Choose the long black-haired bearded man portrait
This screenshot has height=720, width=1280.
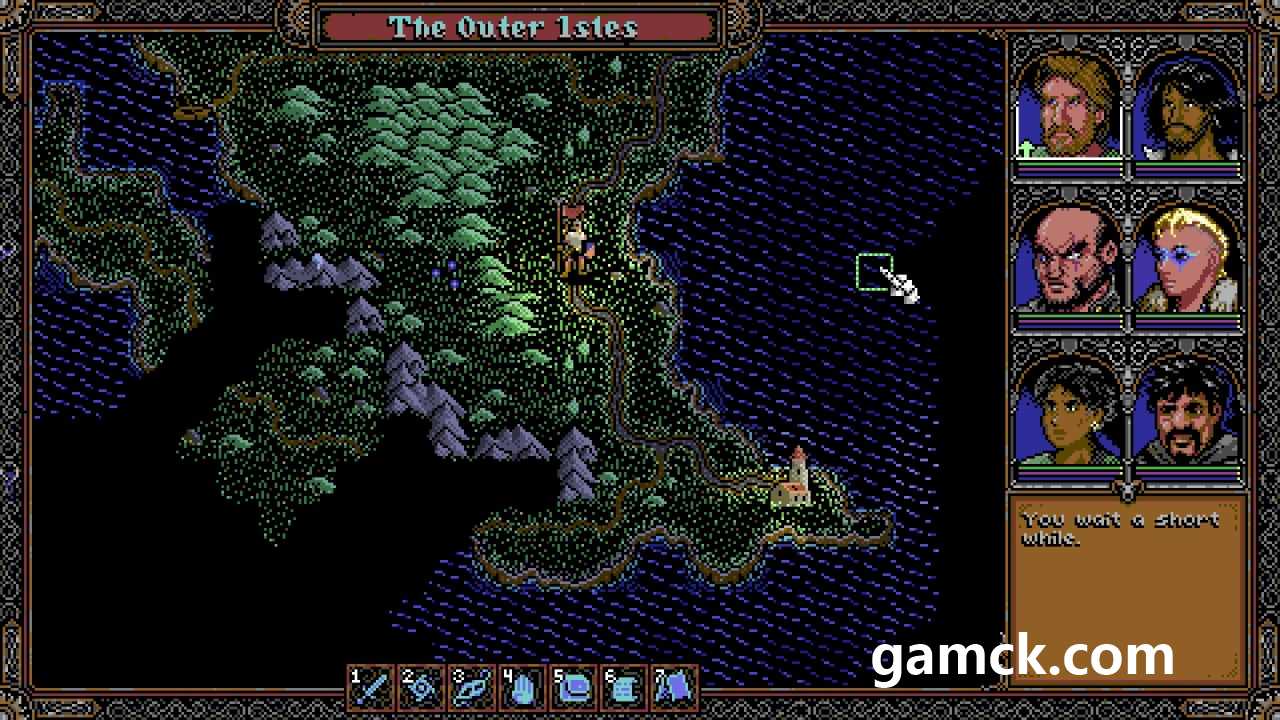1188,110
